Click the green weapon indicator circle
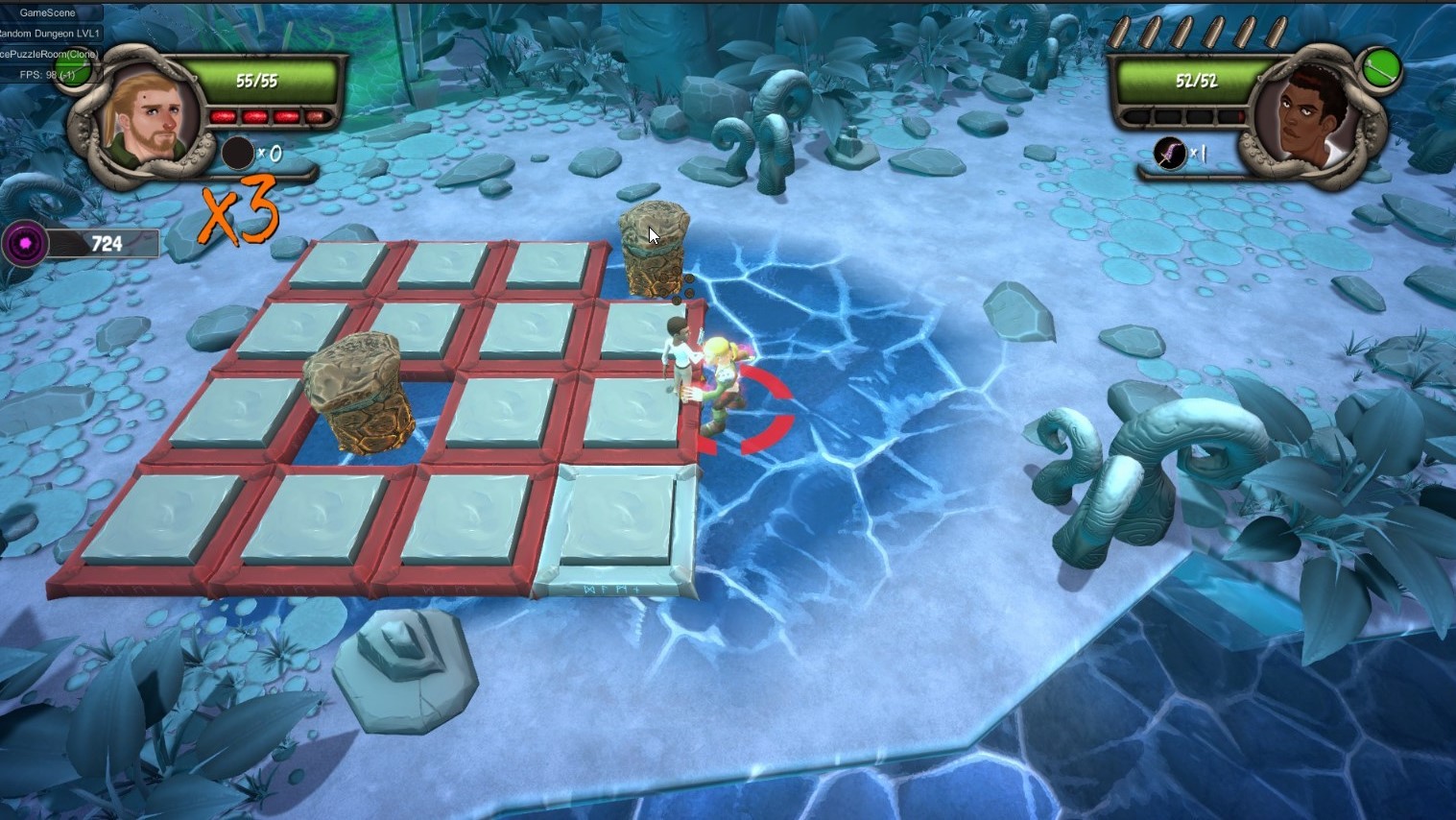 pos(1382,67)
